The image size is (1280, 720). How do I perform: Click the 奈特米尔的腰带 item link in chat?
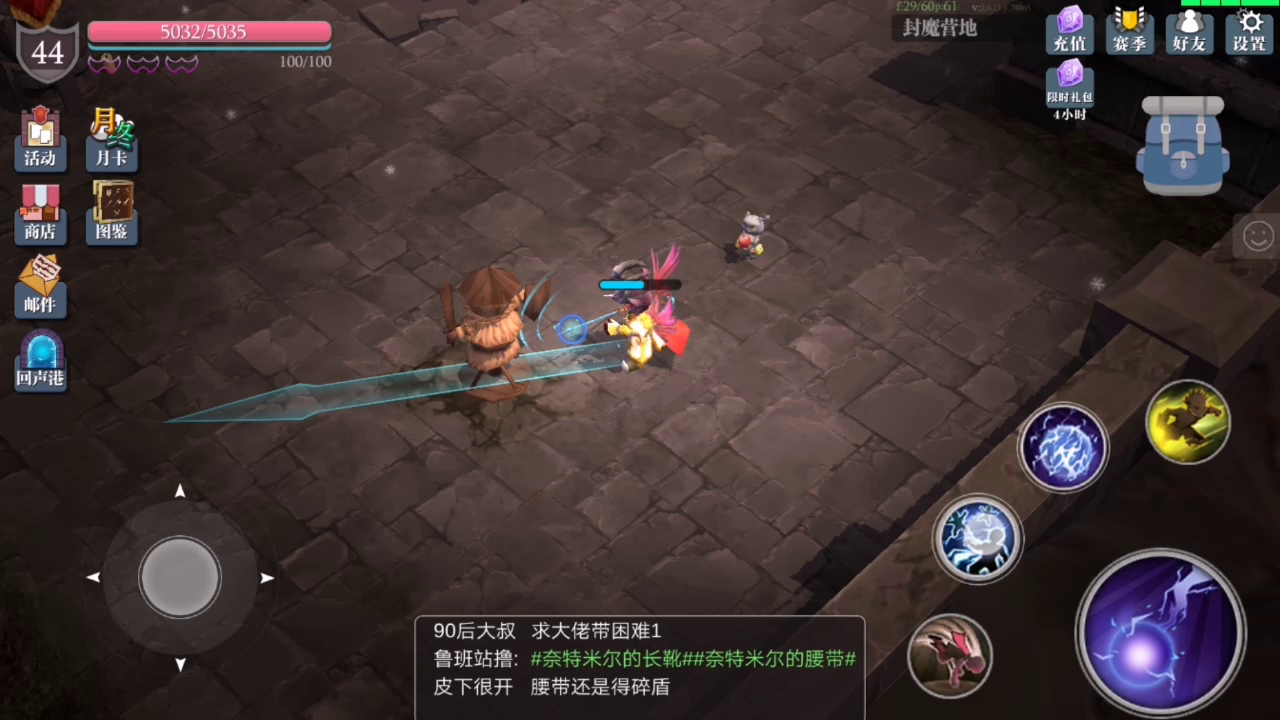775,659
